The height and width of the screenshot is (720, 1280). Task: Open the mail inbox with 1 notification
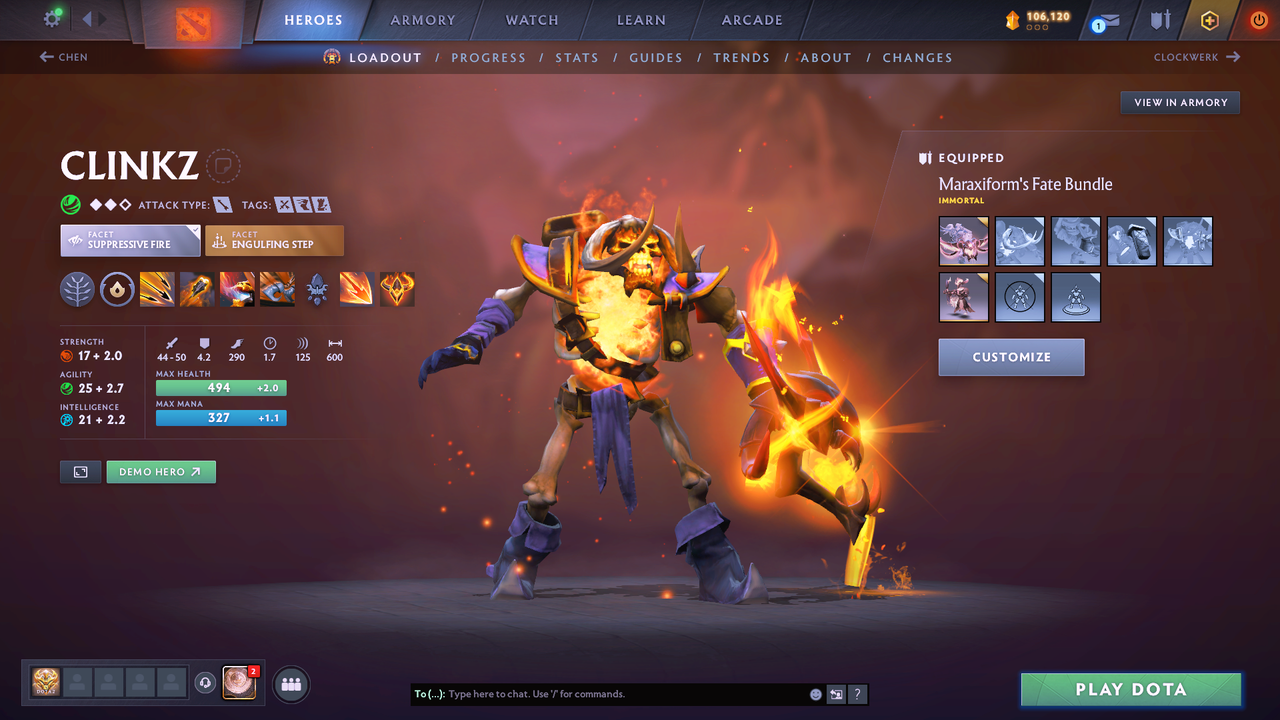pyautogui.click(x=1103, y=20)
